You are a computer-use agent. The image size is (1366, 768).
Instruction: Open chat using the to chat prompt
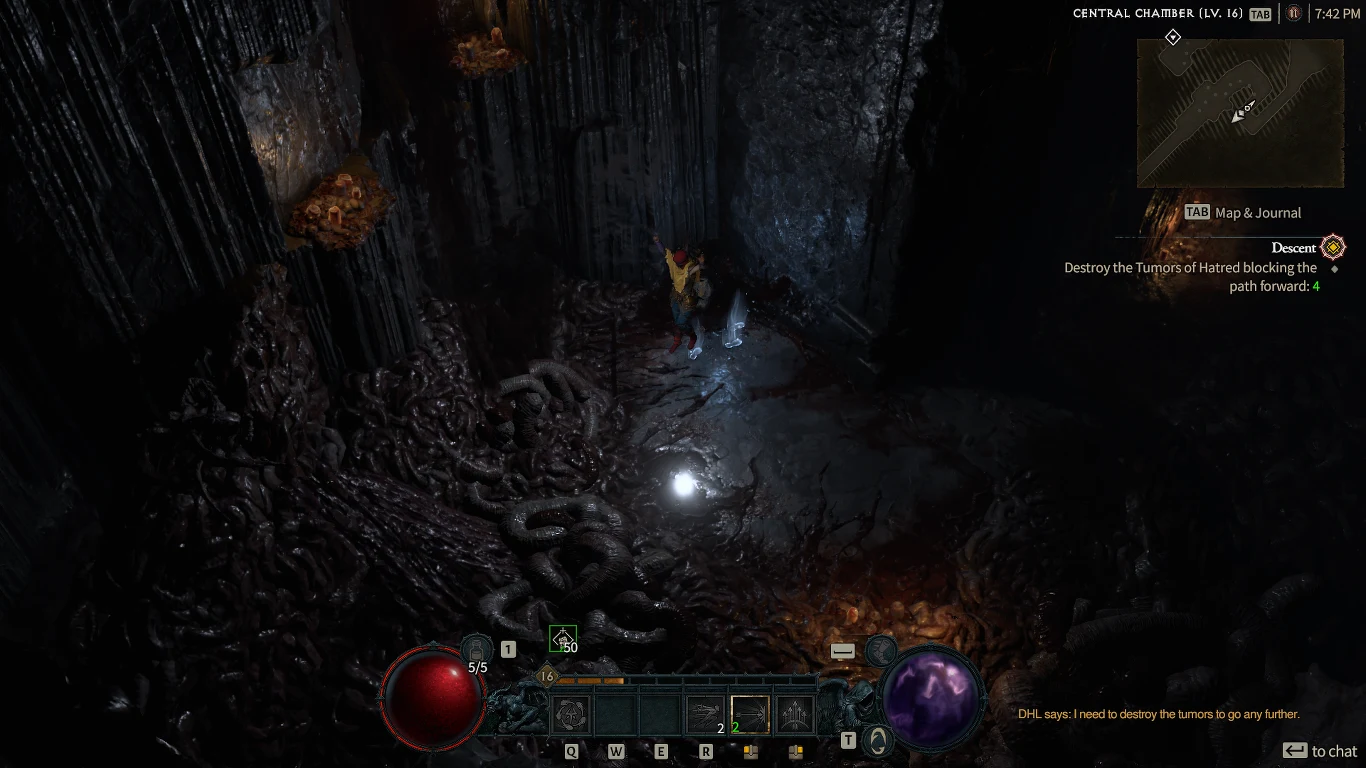(x=1320, y=750)
